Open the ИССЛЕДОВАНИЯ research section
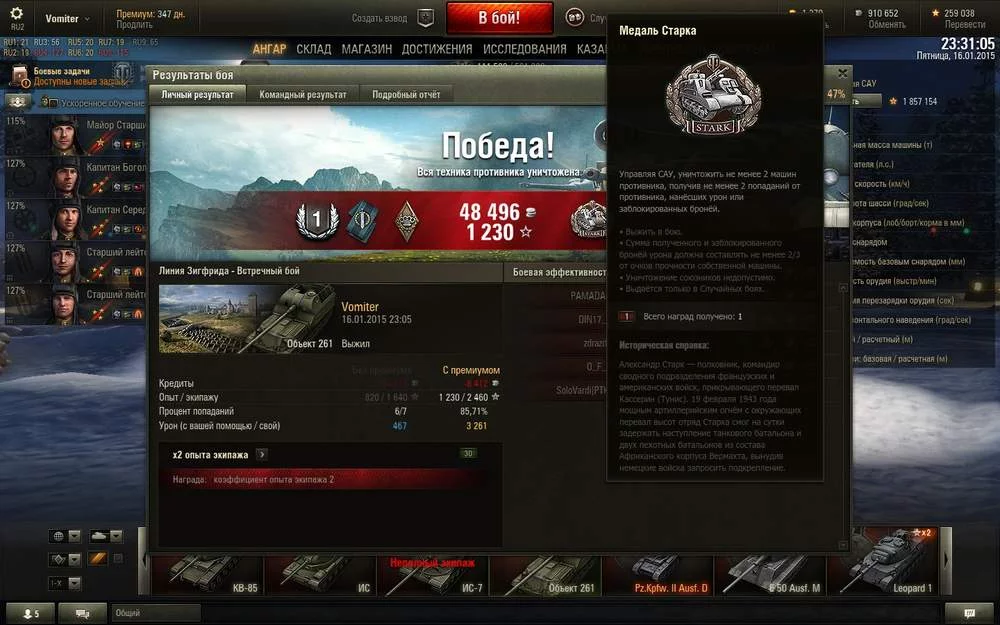Screen dimensions: 1000x625 tap(525, 49)
